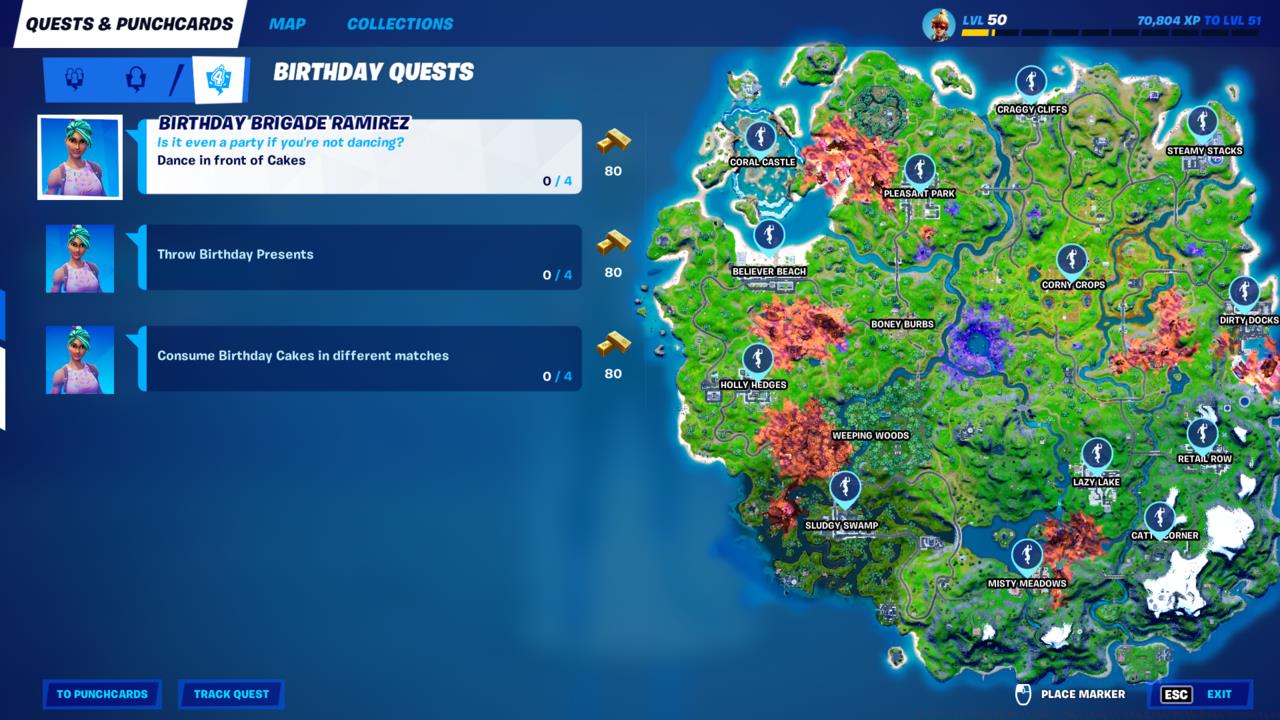Click the dance icon near Coral Castle
Viewport: 1280px width, 720px height.
pyautogui.click(x=760, y=134)
